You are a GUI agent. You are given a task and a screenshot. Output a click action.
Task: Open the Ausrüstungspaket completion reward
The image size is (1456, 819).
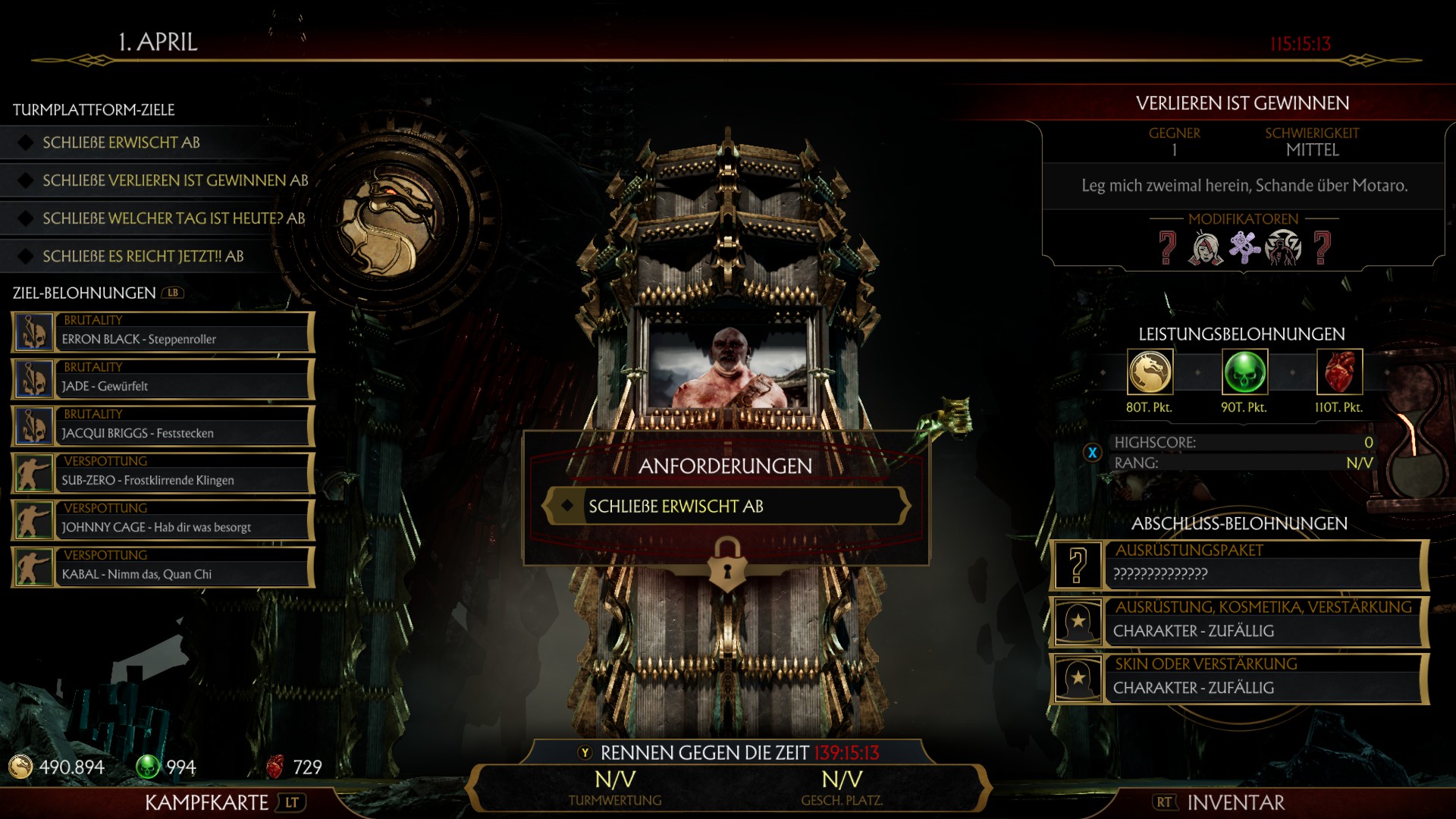click(x=1239, y=565)
